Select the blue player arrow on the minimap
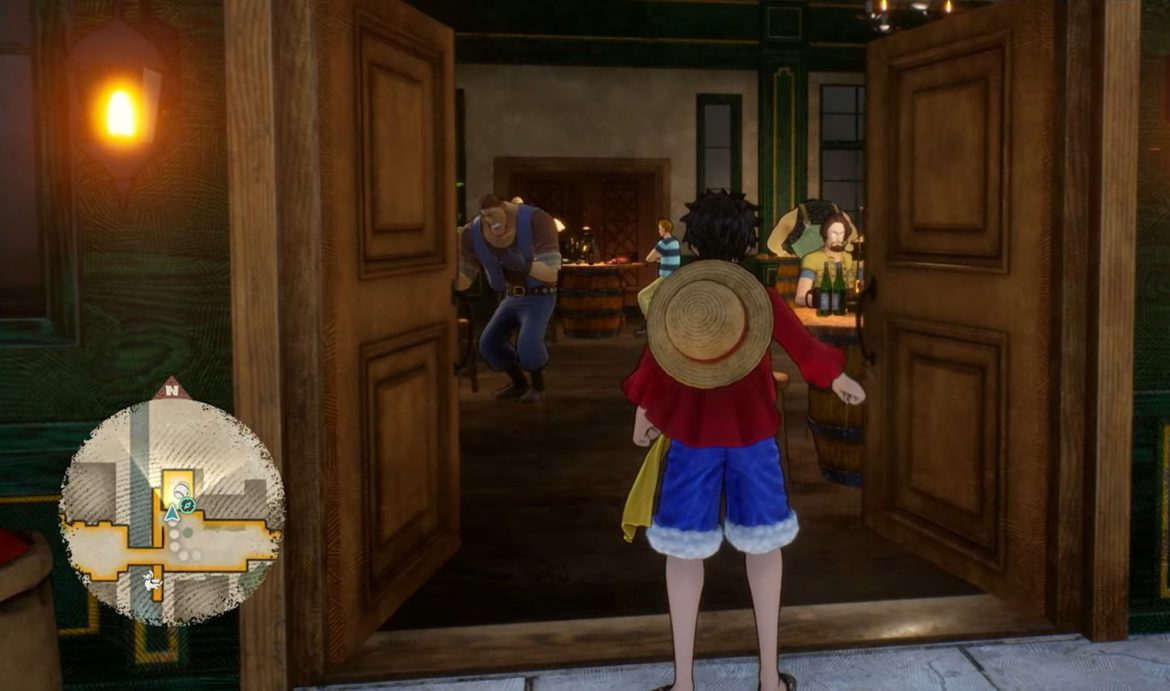The width and height of the screenshot is (1170, 691). pyautogui.click(x=172, y=513)
